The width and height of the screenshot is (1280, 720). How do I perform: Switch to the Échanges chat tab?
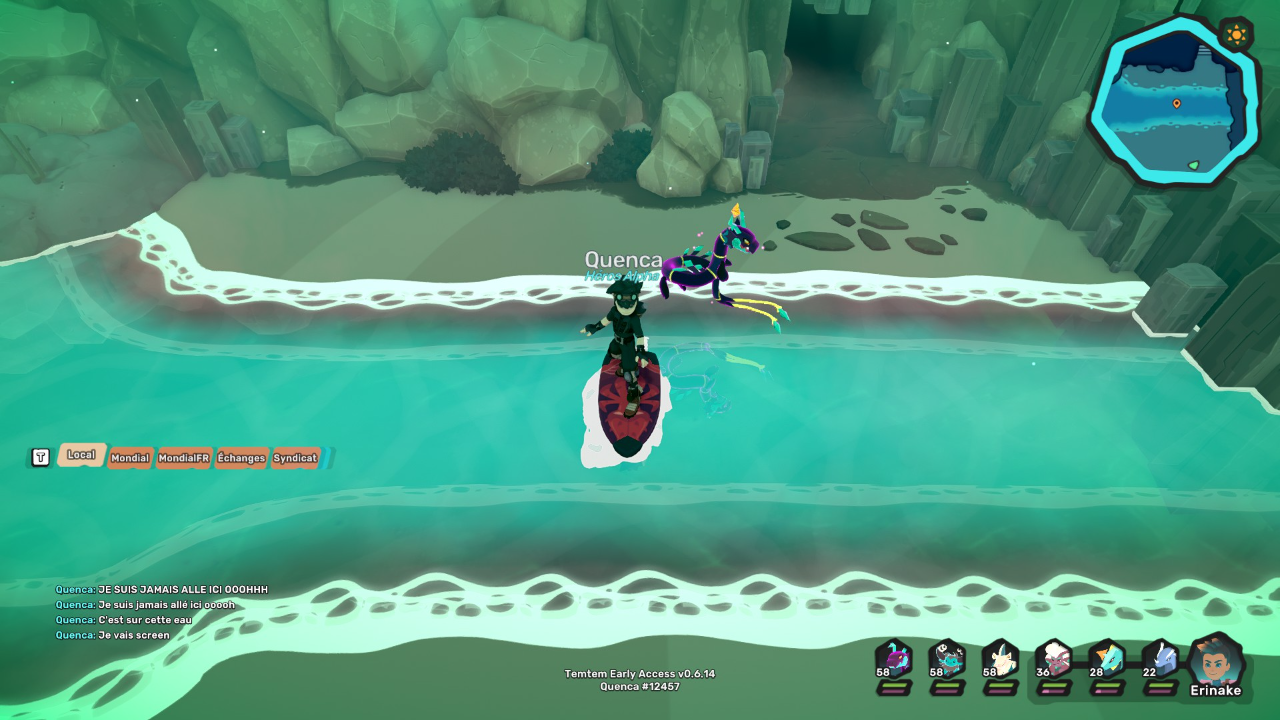241,458
